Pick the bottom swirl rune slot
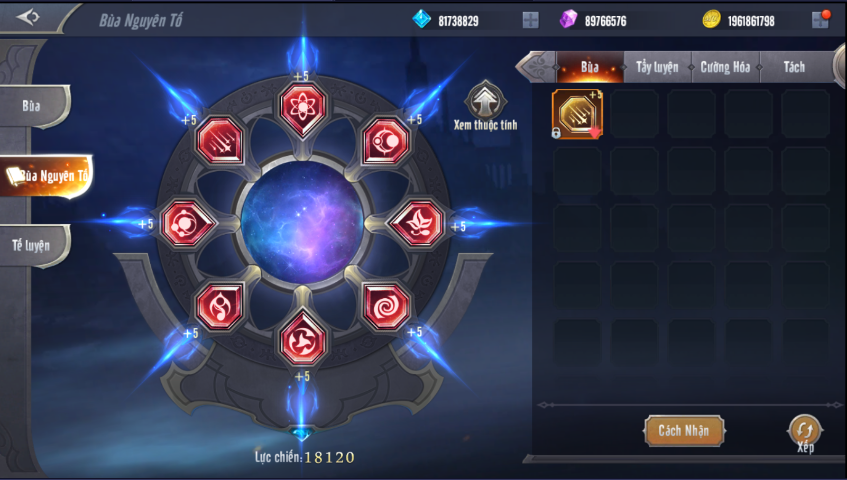The height and width of the screenshot is (480, 847). [x=300, y=338]
